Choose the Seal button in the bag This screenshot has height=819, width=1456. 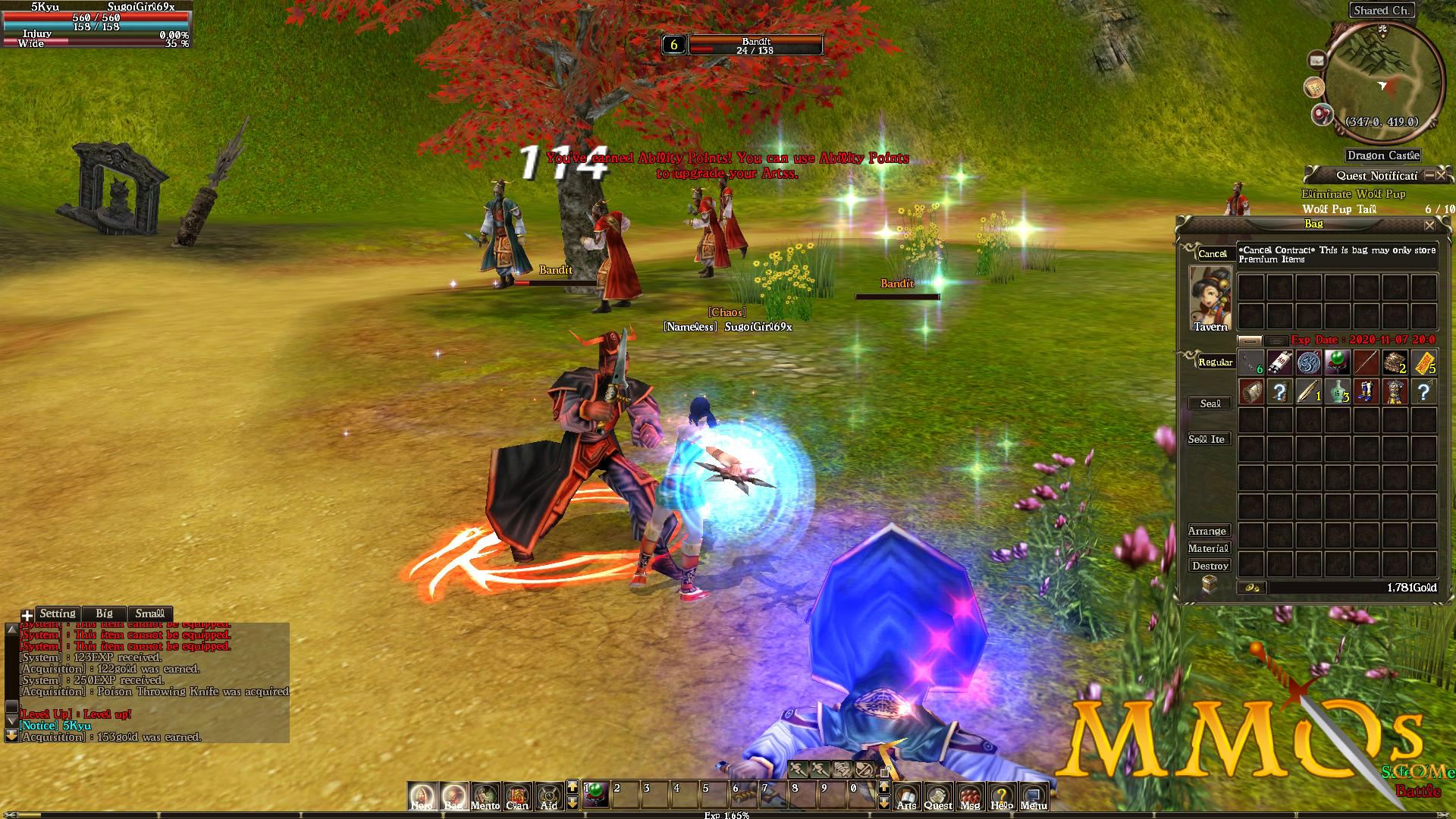[1210, 403]
